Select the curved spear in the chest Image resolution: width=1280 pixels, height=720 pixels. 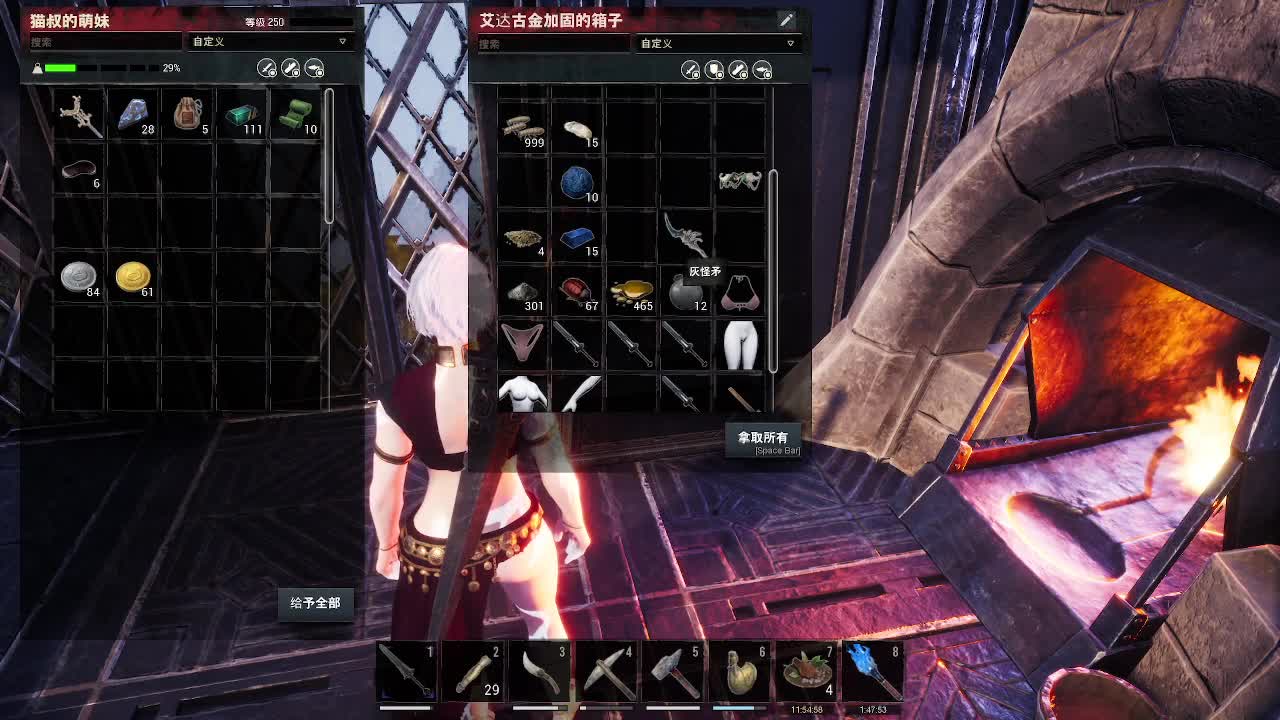click(x=685, y=235)
